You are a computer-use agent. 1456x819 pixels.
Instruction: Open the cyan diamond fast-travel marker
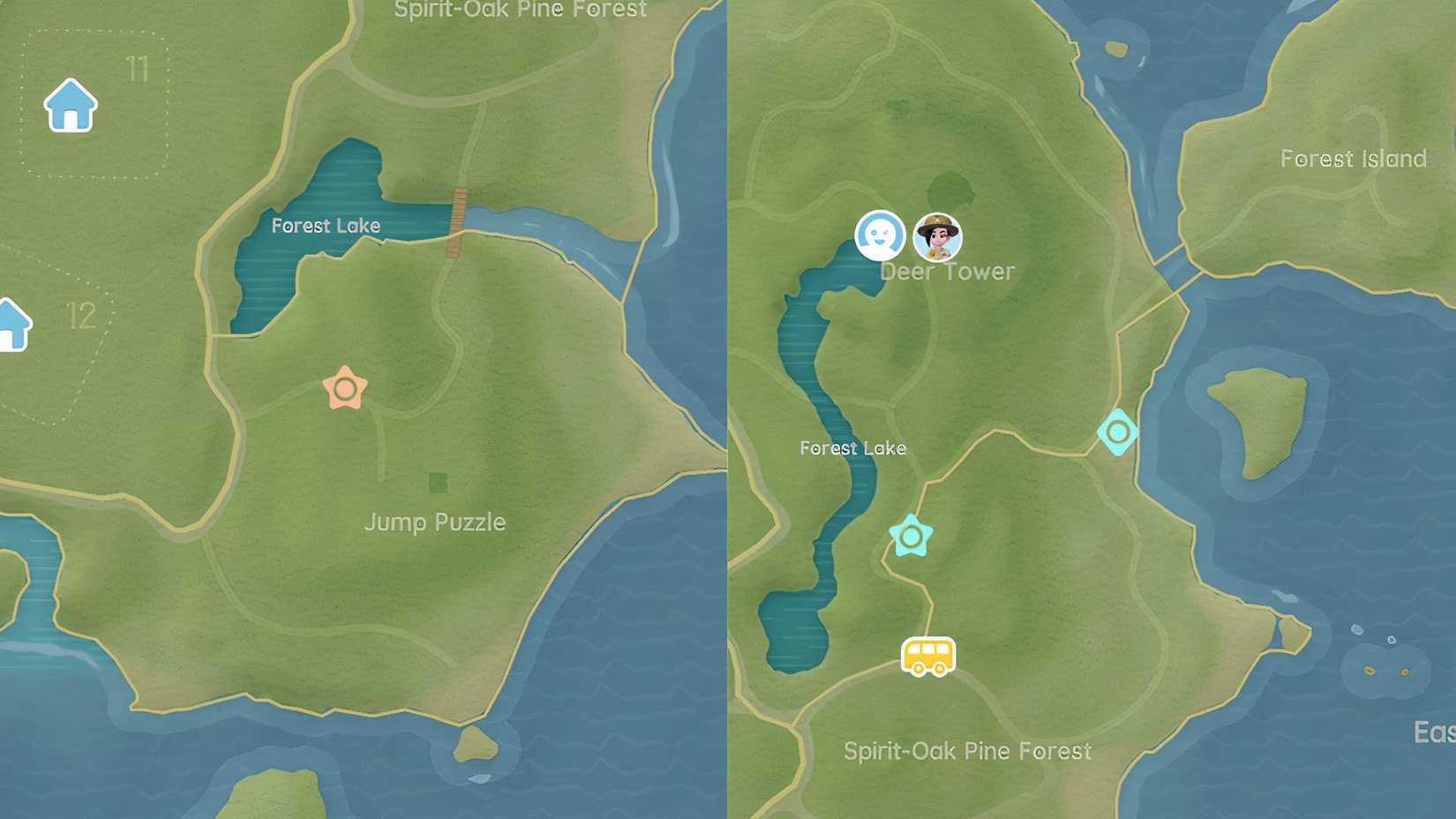point(1117,433)
